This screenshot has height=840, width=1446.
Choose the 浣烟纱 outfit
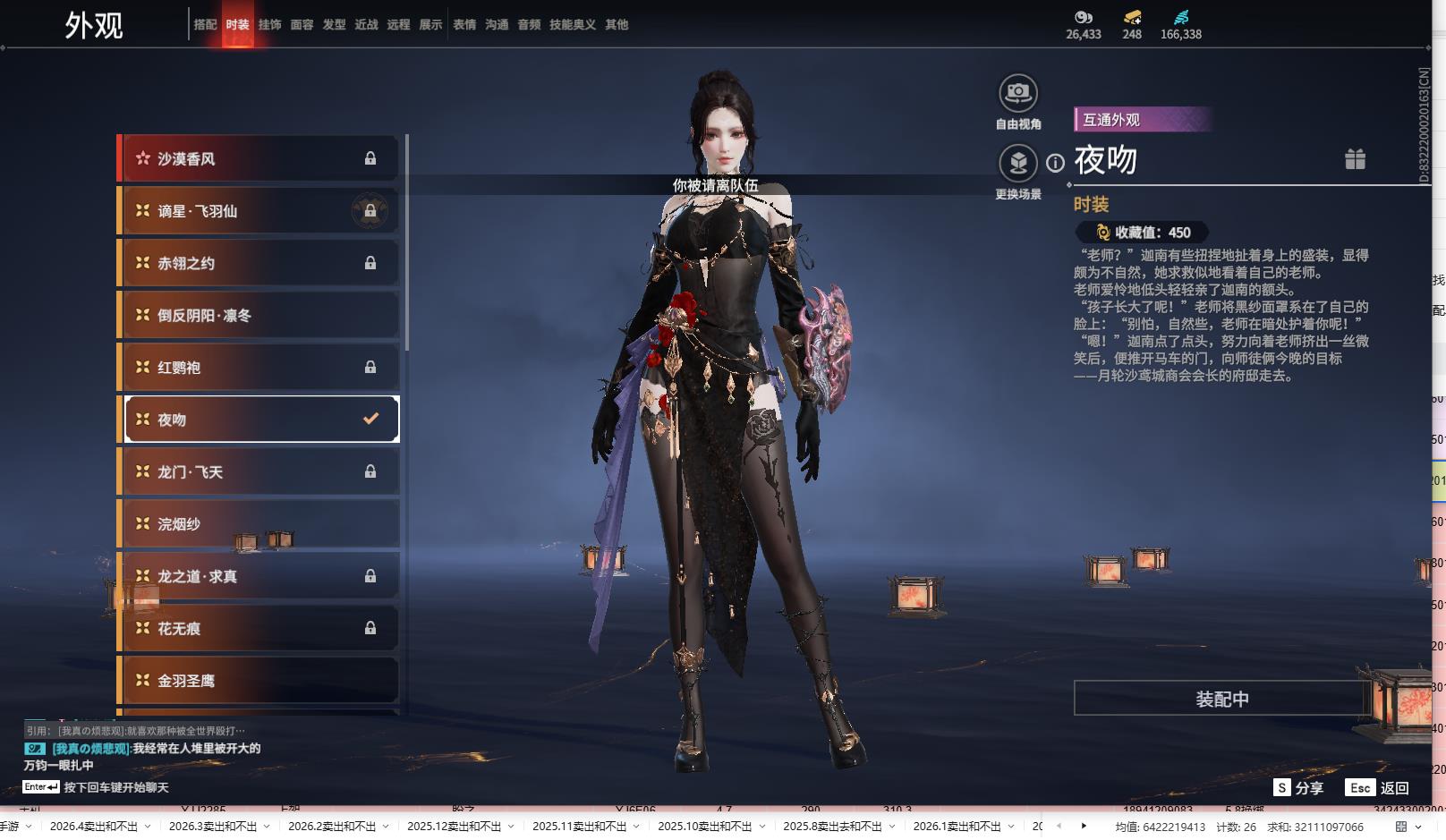(259, 524)
